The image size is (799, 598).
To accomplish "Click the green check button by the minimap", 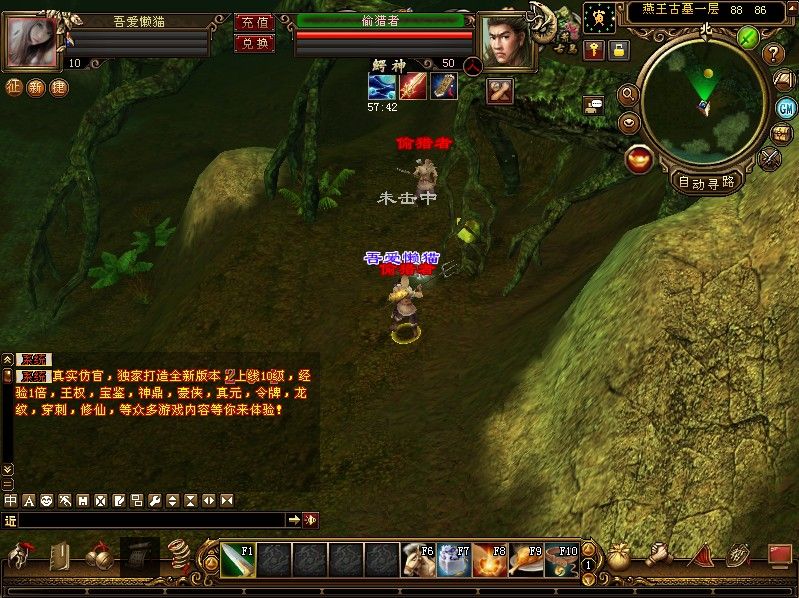I will pos(747,37).
